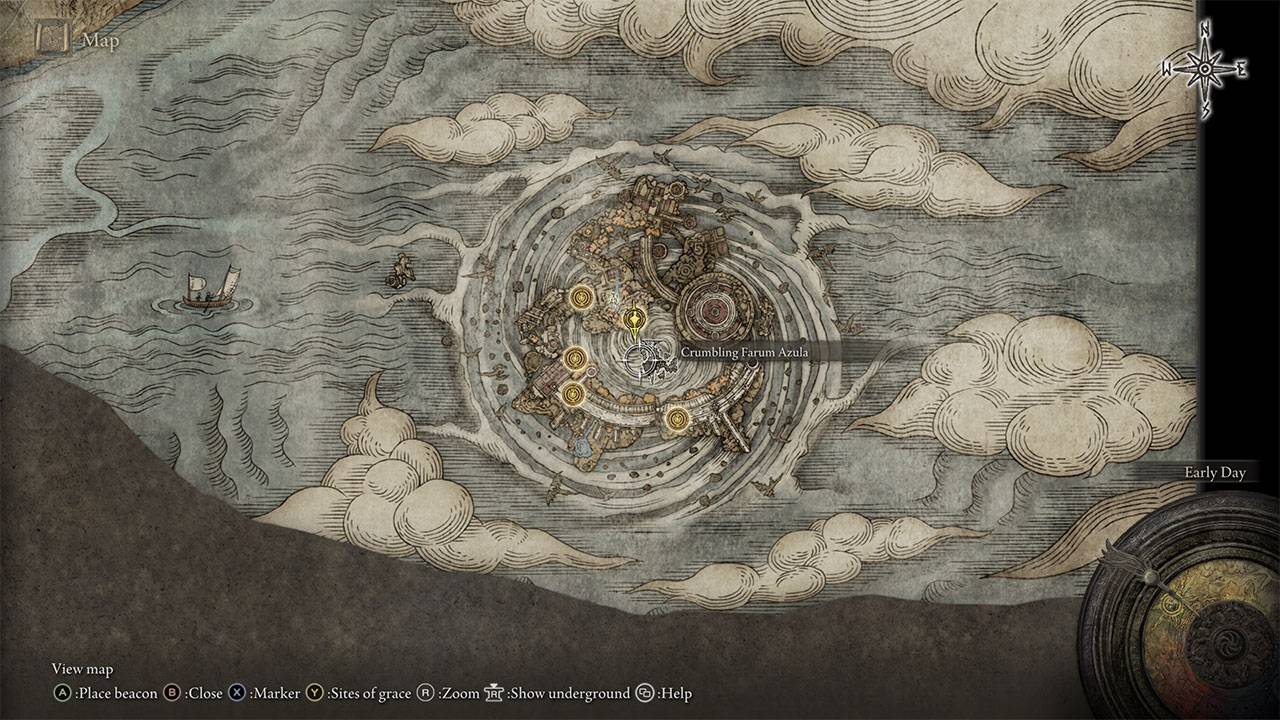Click the Crumbling Farum Azula location label
This screenshot has width=1280, height=720.
[x=745, y=352]
